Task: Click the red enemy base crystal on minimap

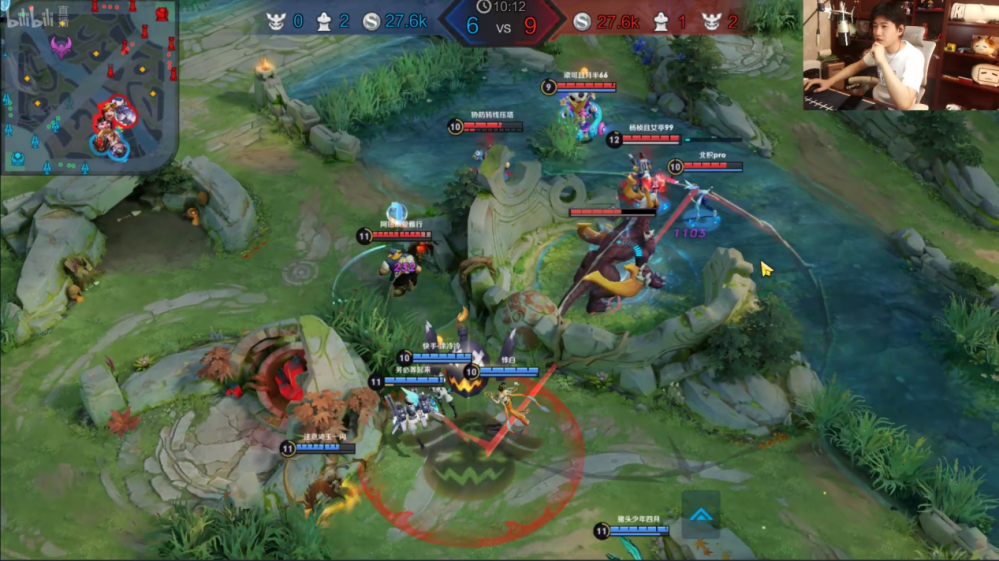Action: pos(160,12)
